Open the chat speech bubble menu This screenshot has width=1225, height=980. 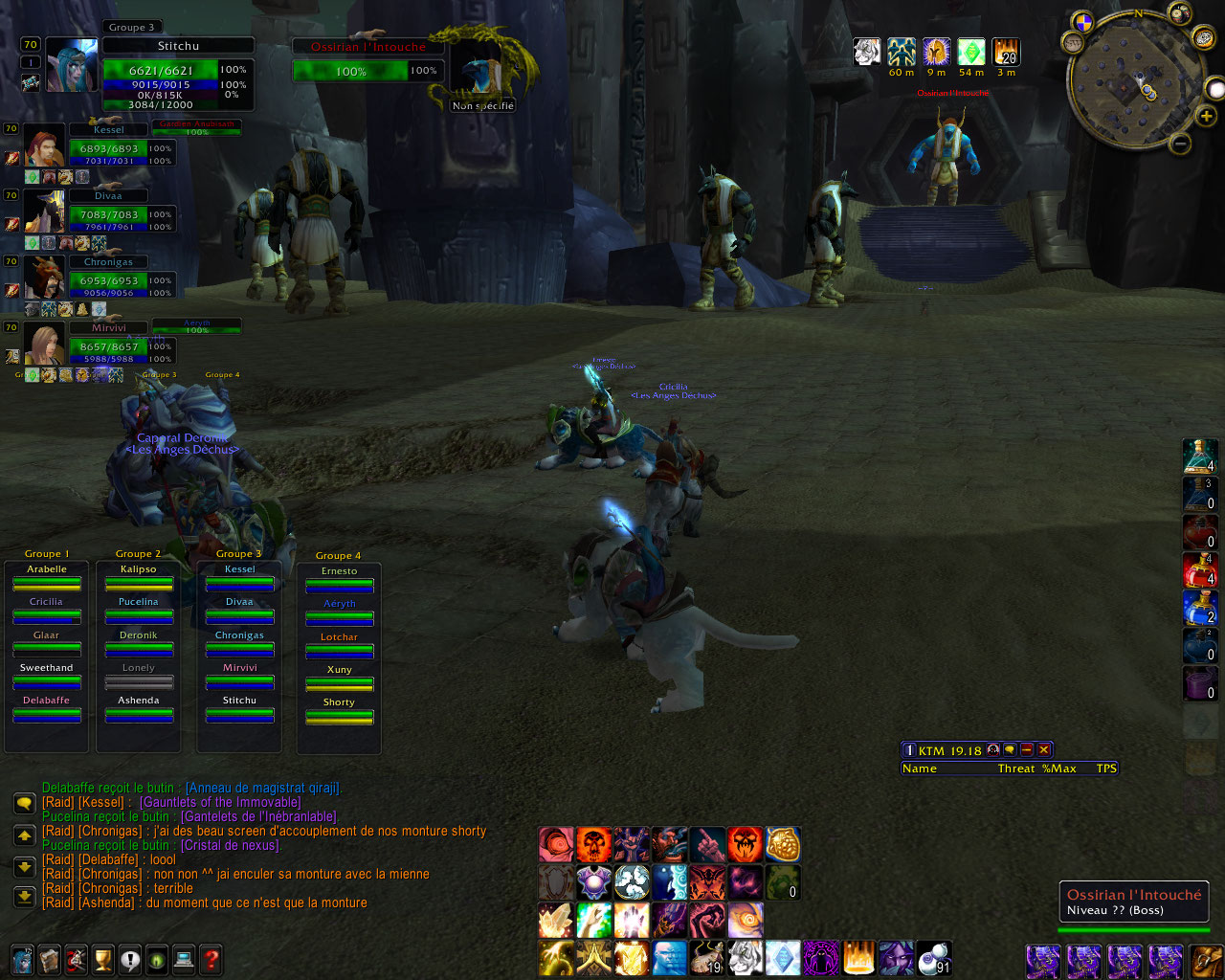coord(25,803)
